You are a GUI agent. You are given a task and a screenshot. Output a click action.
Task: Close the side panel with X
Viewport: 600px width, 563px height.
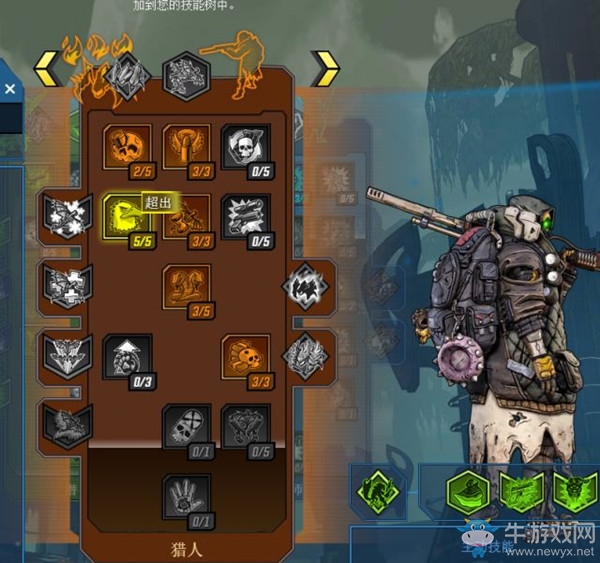pyautogui.click(x=10, y=89)
